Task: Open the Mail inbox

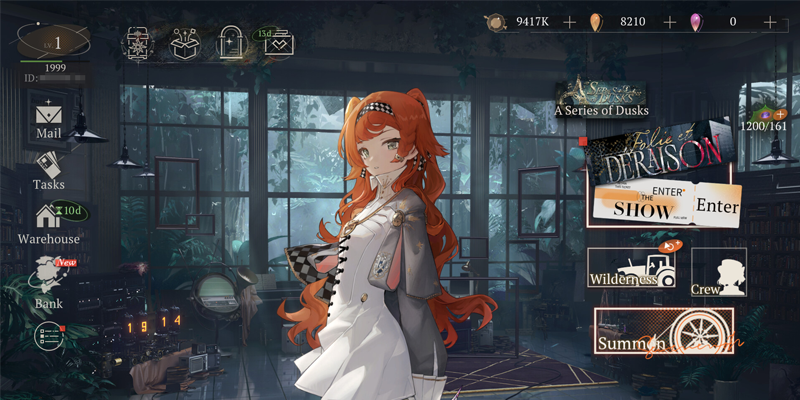Action: (49, 119)
